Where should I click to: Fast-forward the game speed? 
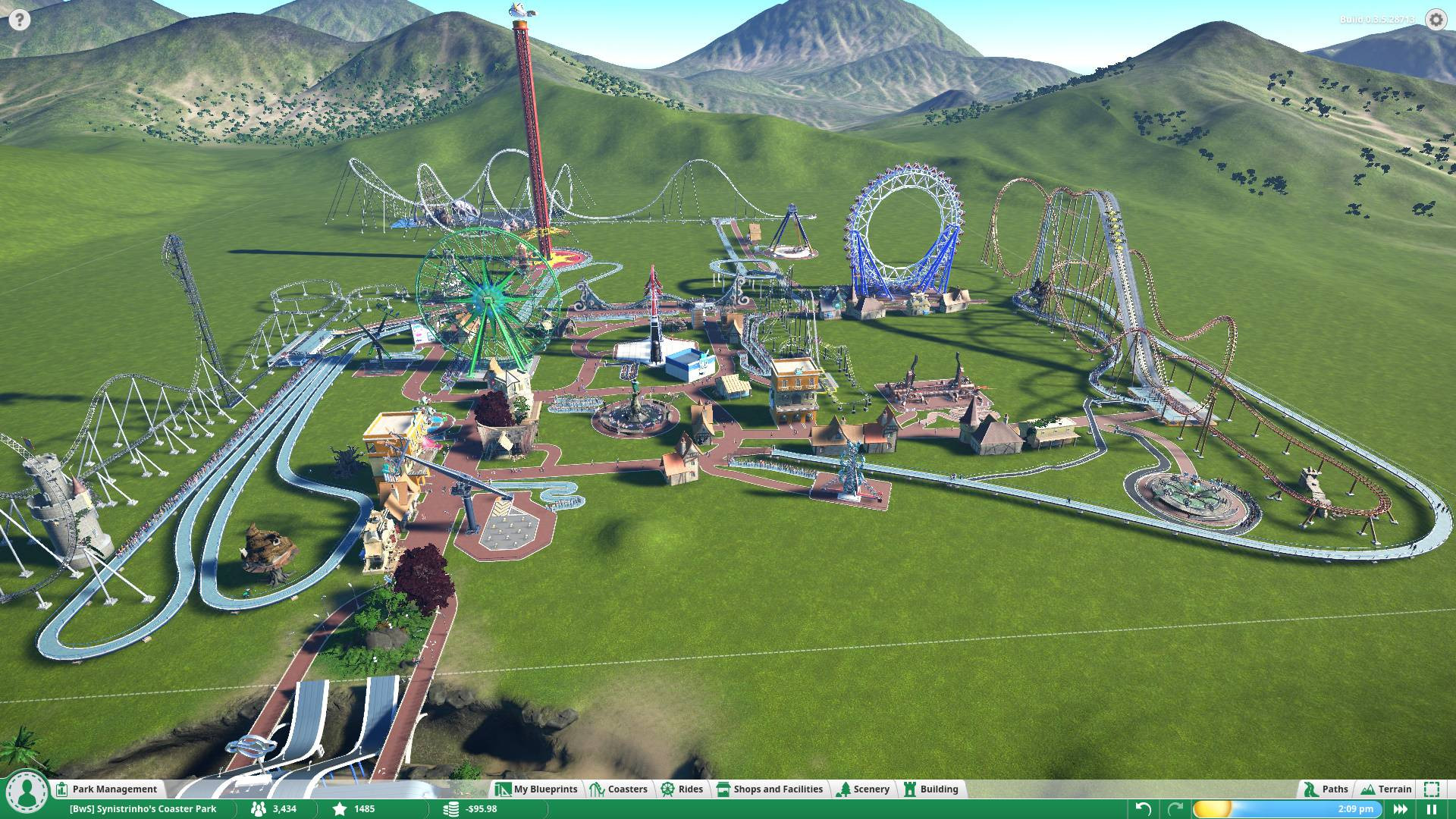(1401, 809)
